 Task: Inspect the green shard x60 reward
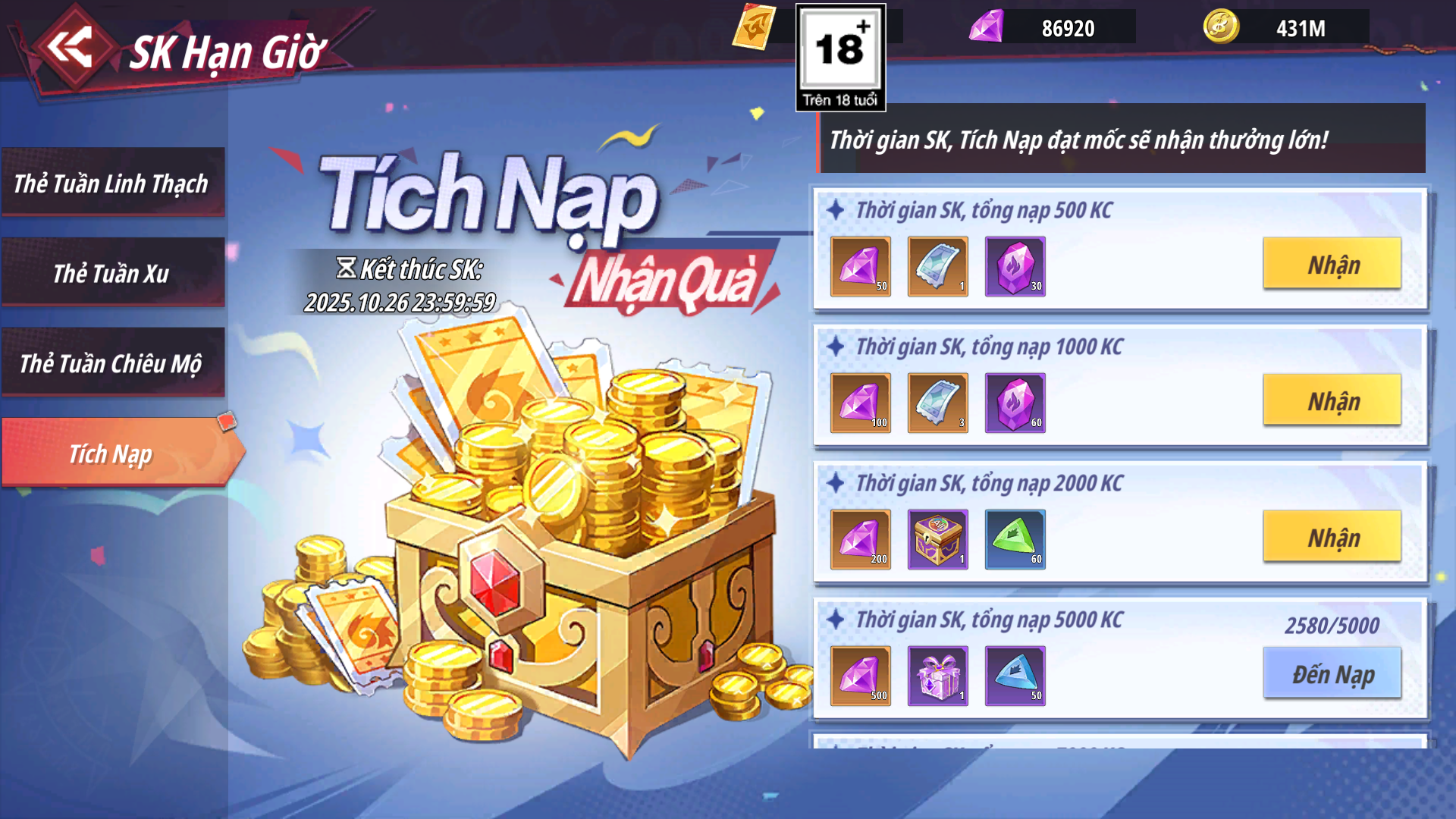[1015, 539]
